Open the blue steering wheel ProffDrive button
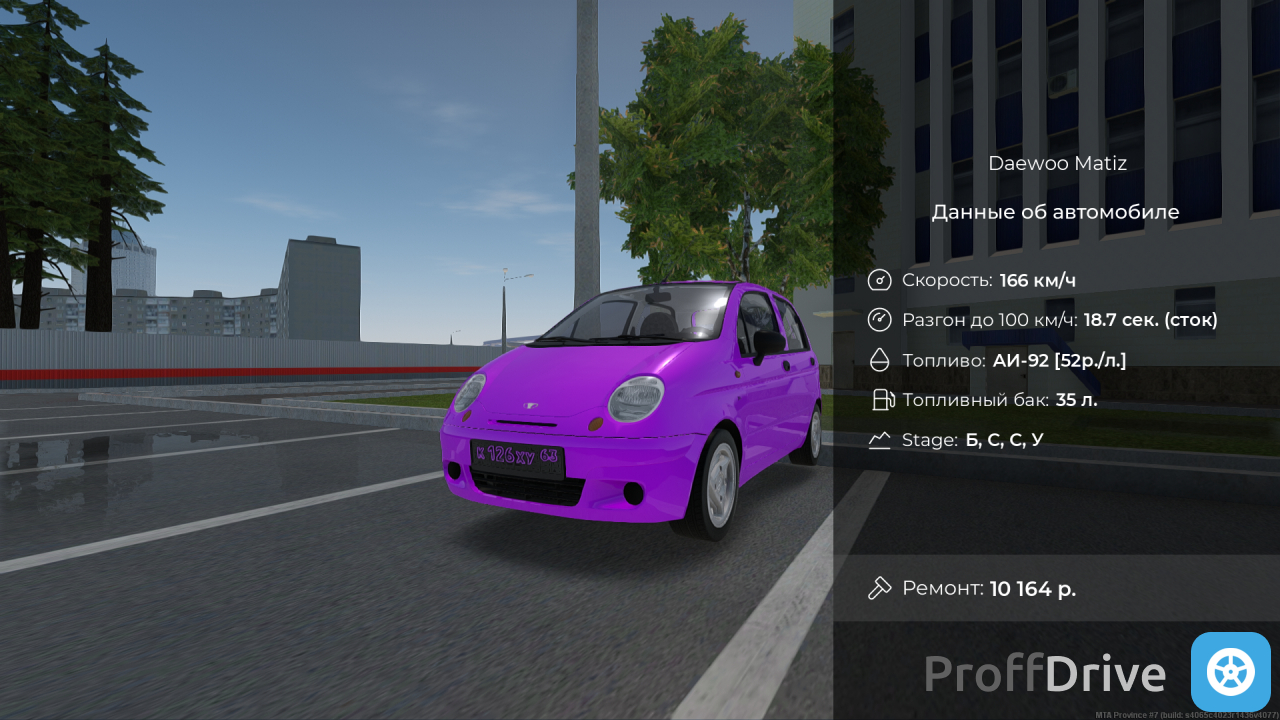 coord(1230,672)
